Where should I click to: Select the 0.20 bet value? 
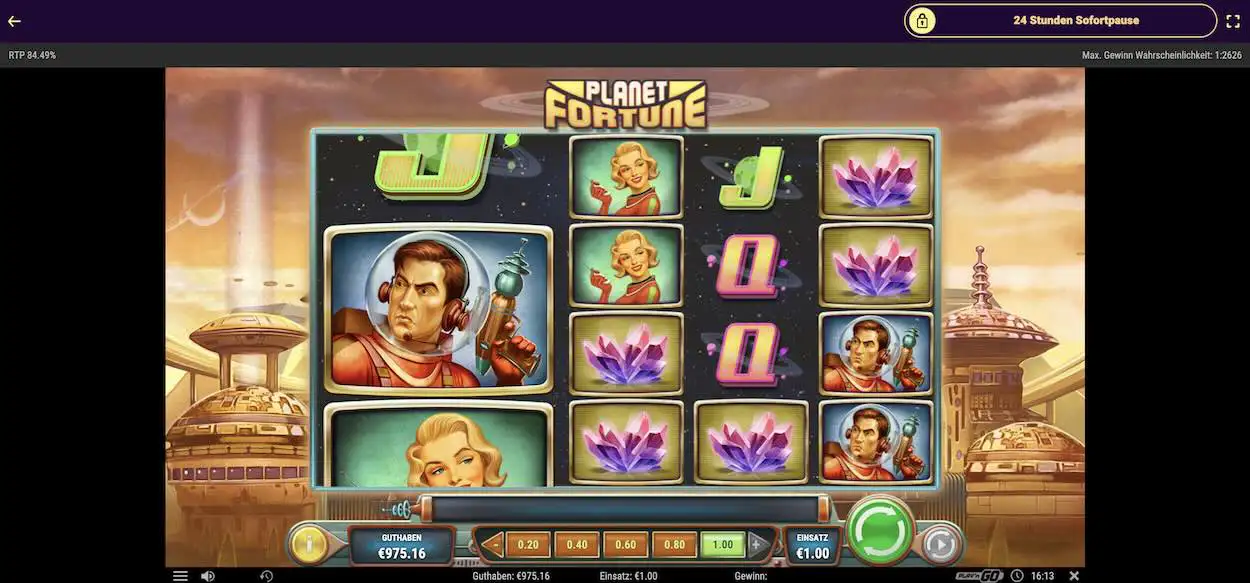click(528, 545)
